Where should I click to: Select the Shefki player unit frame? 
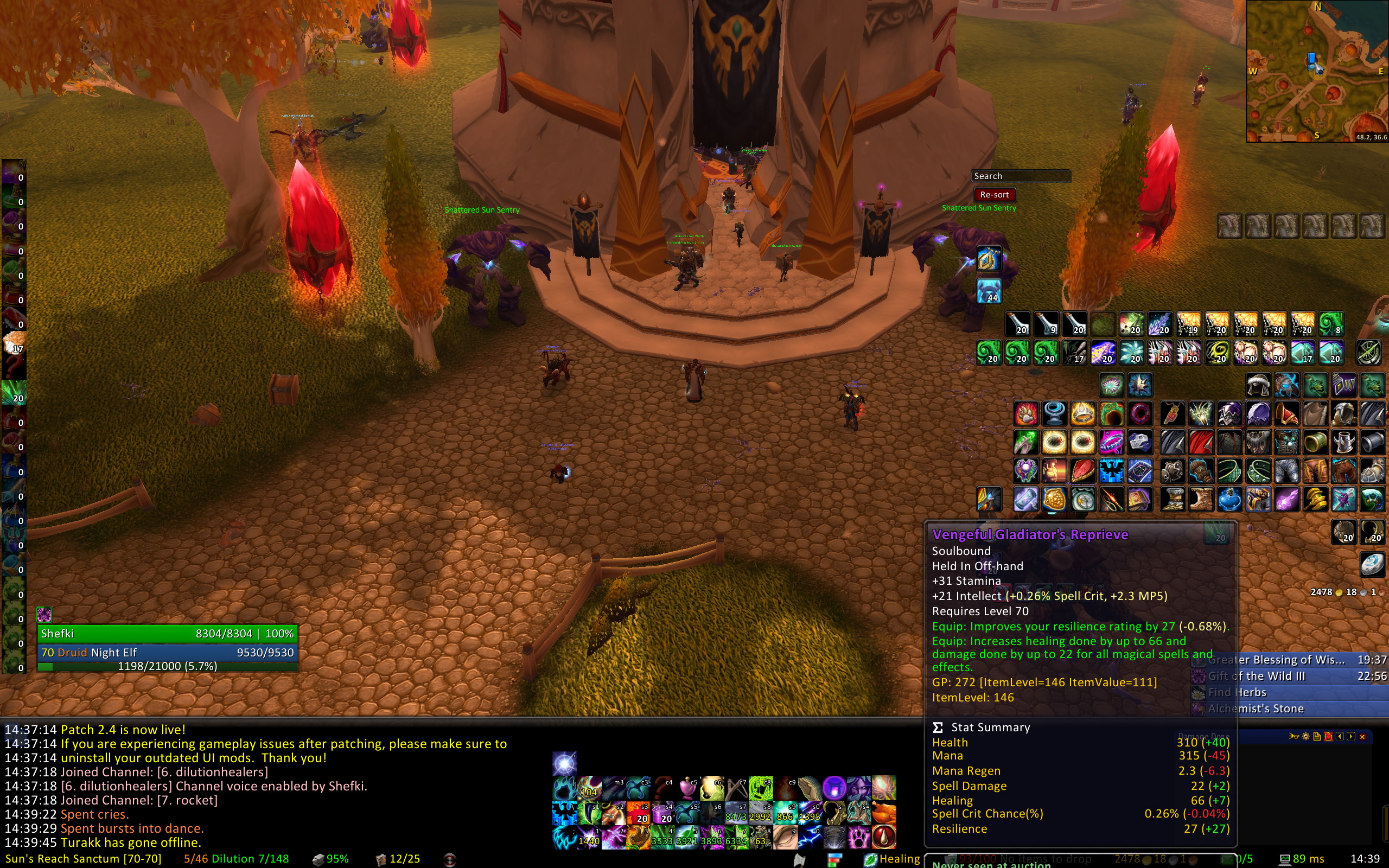pyautogui.click(x=167, y=634)
